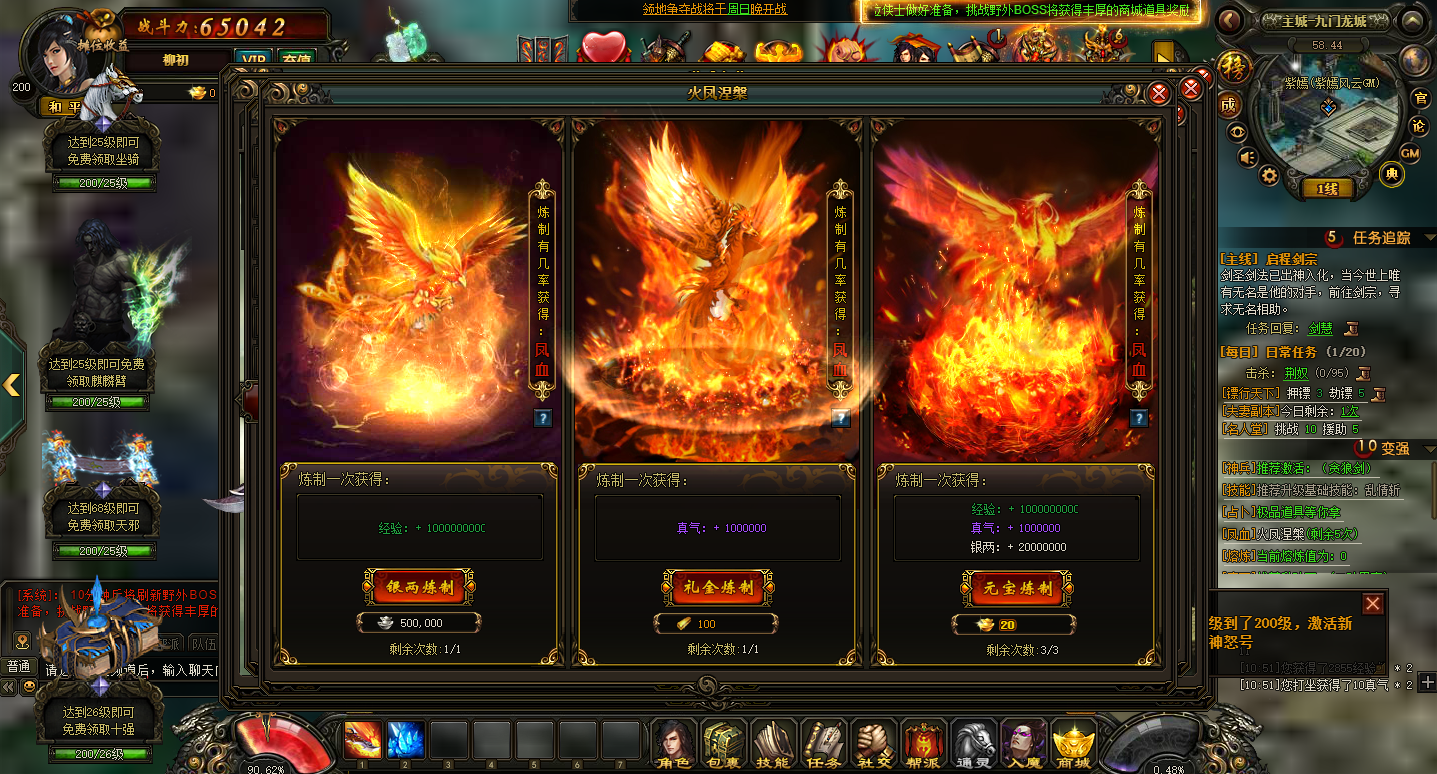Image resolution: width=1437 pixels, height=774 pixels.
Task: Activate the blue ice skill in hotbar
Action: click(405, 740)
